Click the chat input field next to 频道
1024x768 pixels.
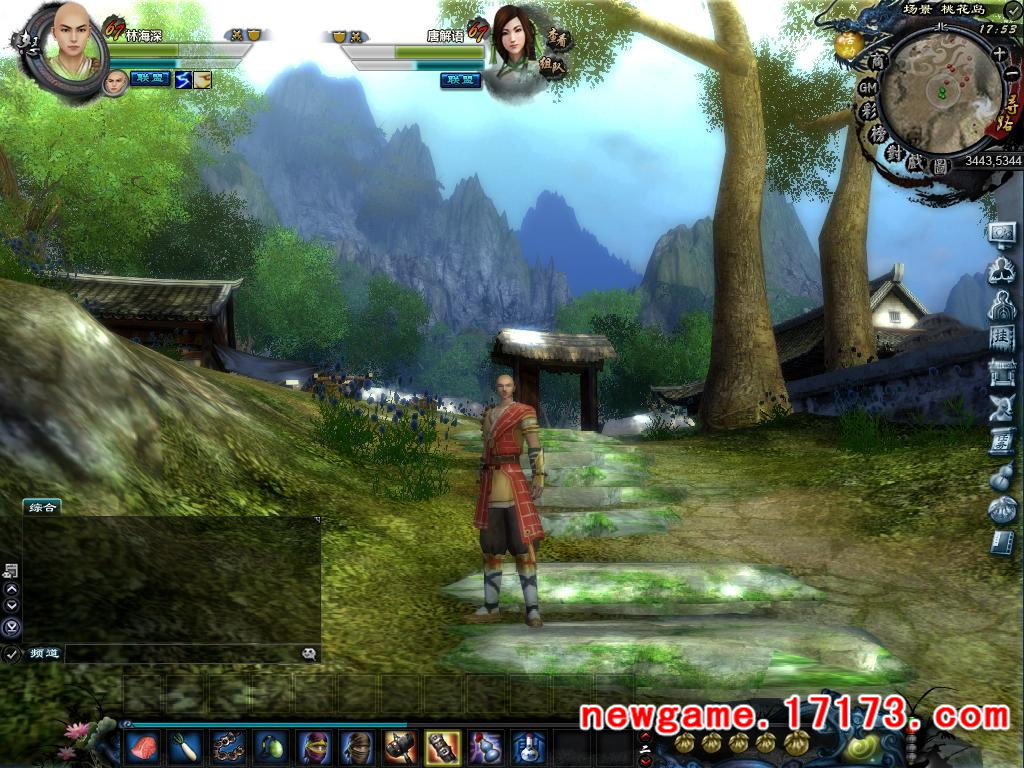tap(180, 653)
